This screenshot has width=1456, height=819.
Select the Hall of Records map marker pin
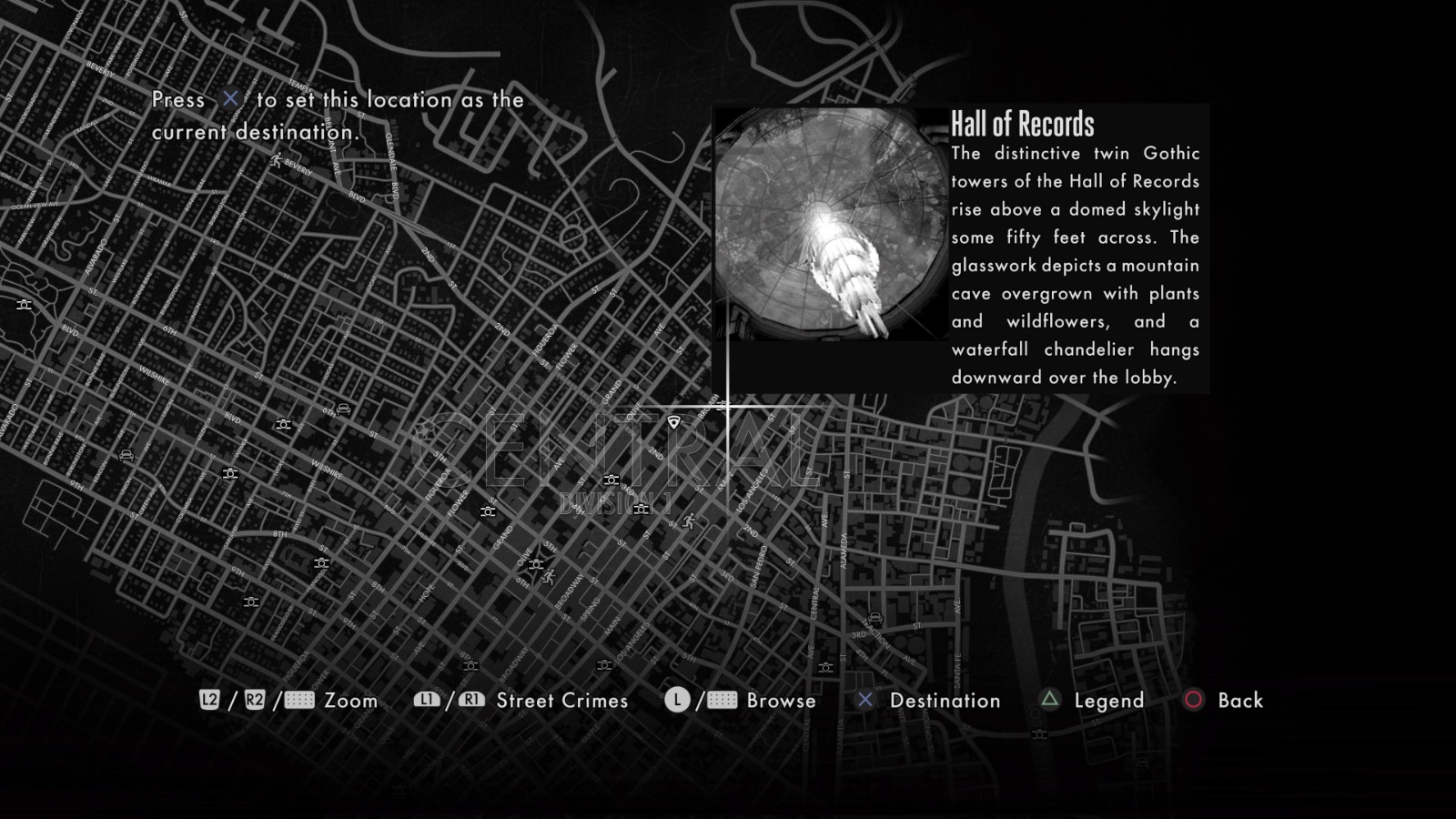click(674, 421)
